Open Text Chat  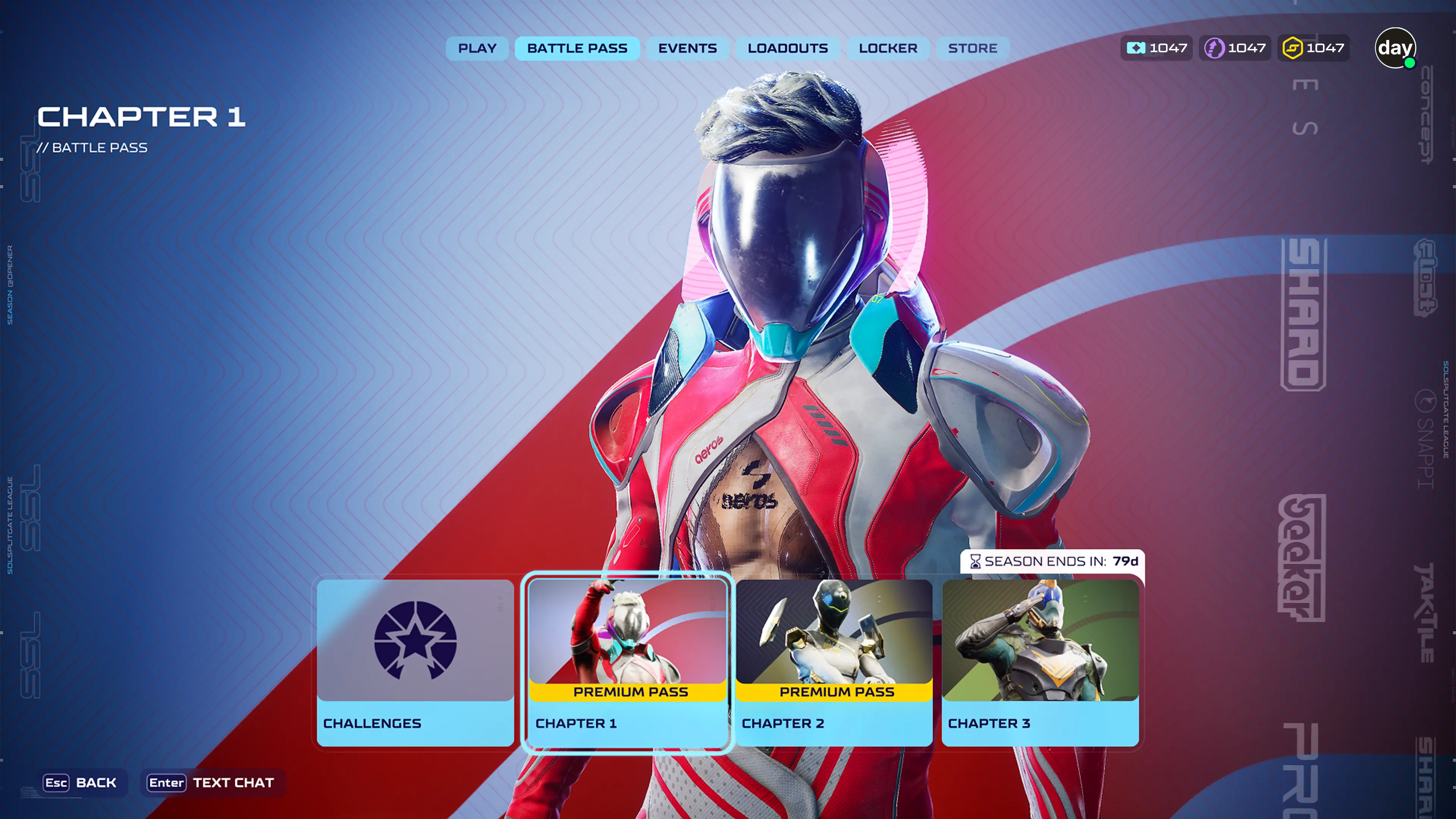212,783
